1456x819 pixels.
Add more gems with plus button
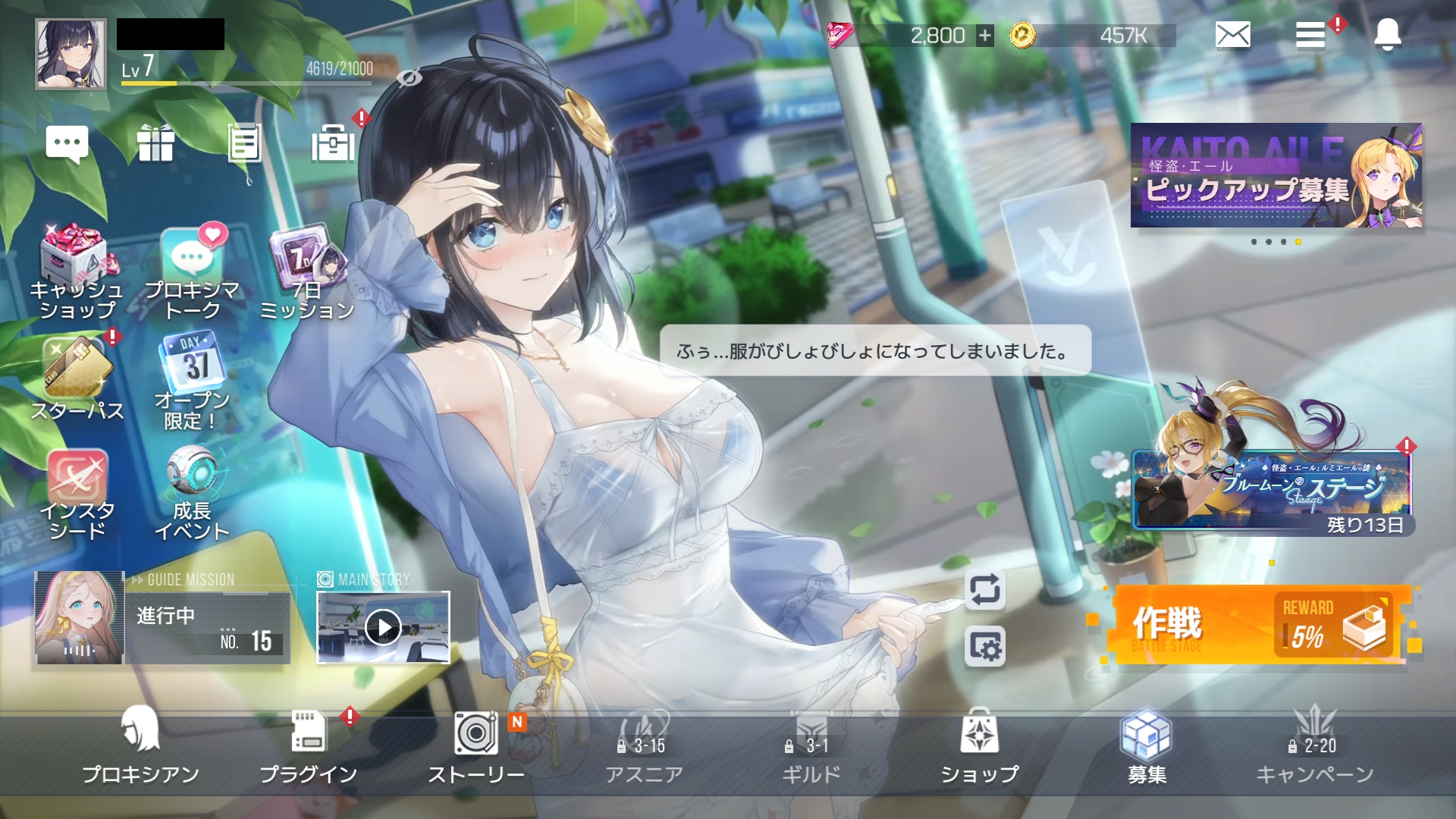[984, 36]
